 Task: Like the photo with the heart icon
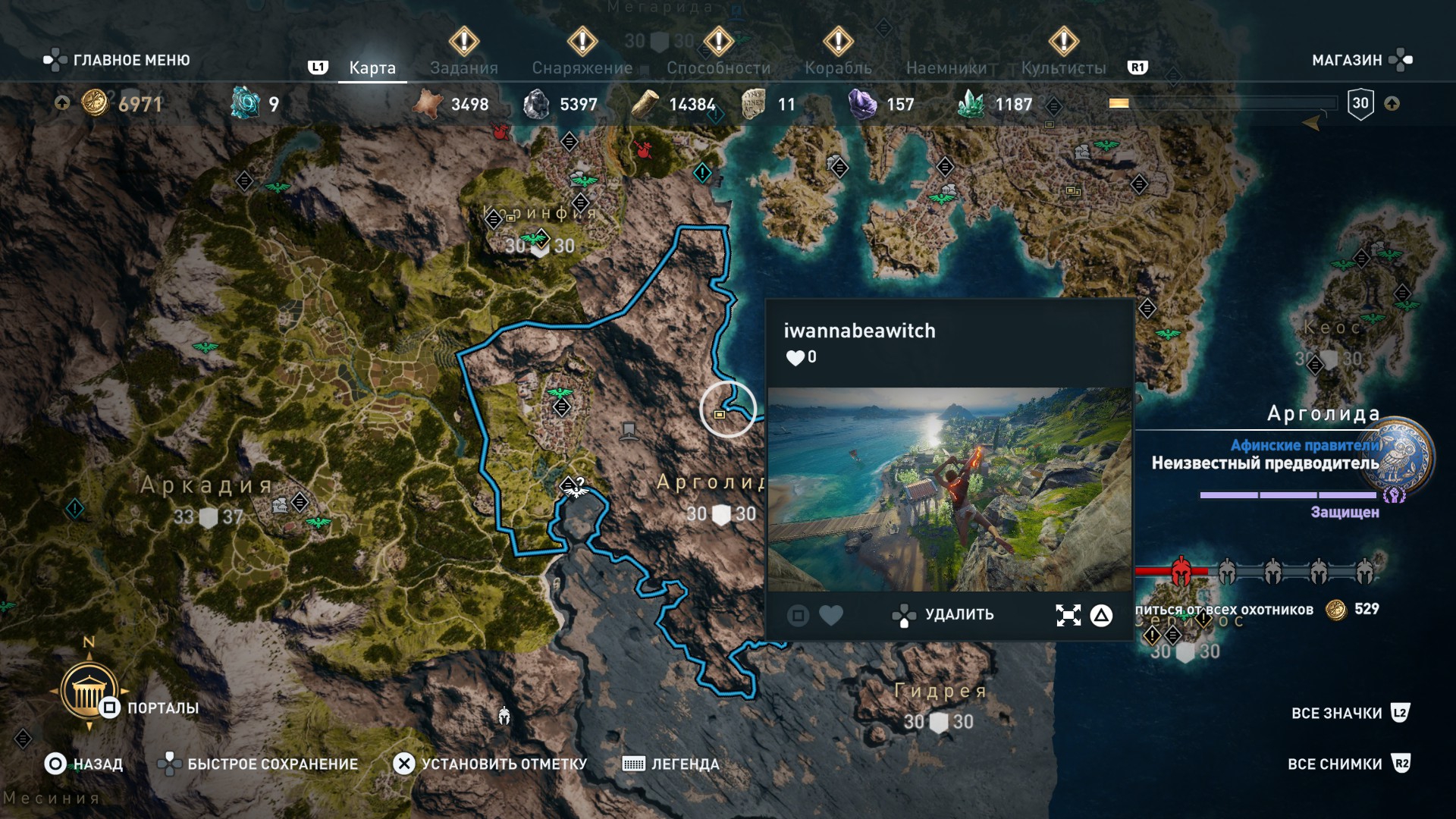point(831,616)
